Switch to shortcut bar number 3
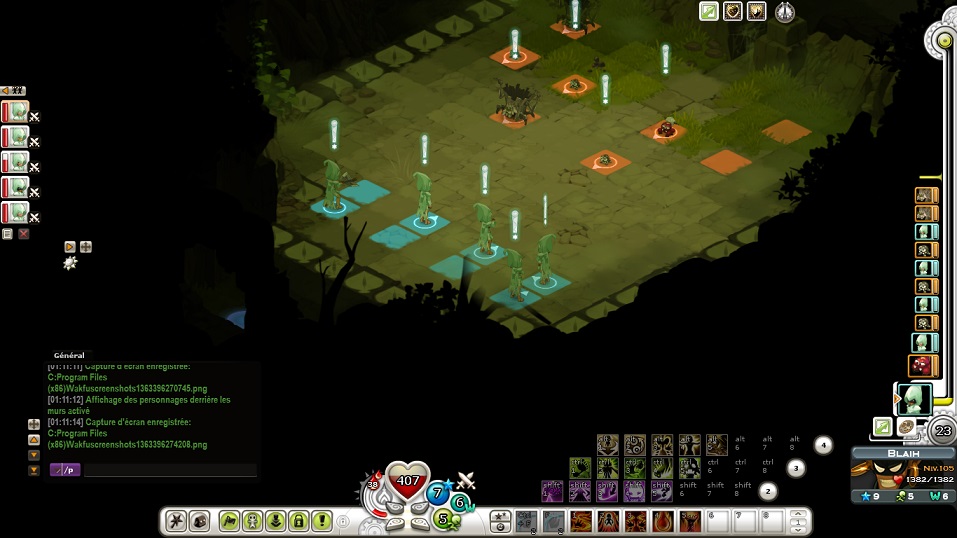Screen dimensions: 957x538 [x=796, y=467]
